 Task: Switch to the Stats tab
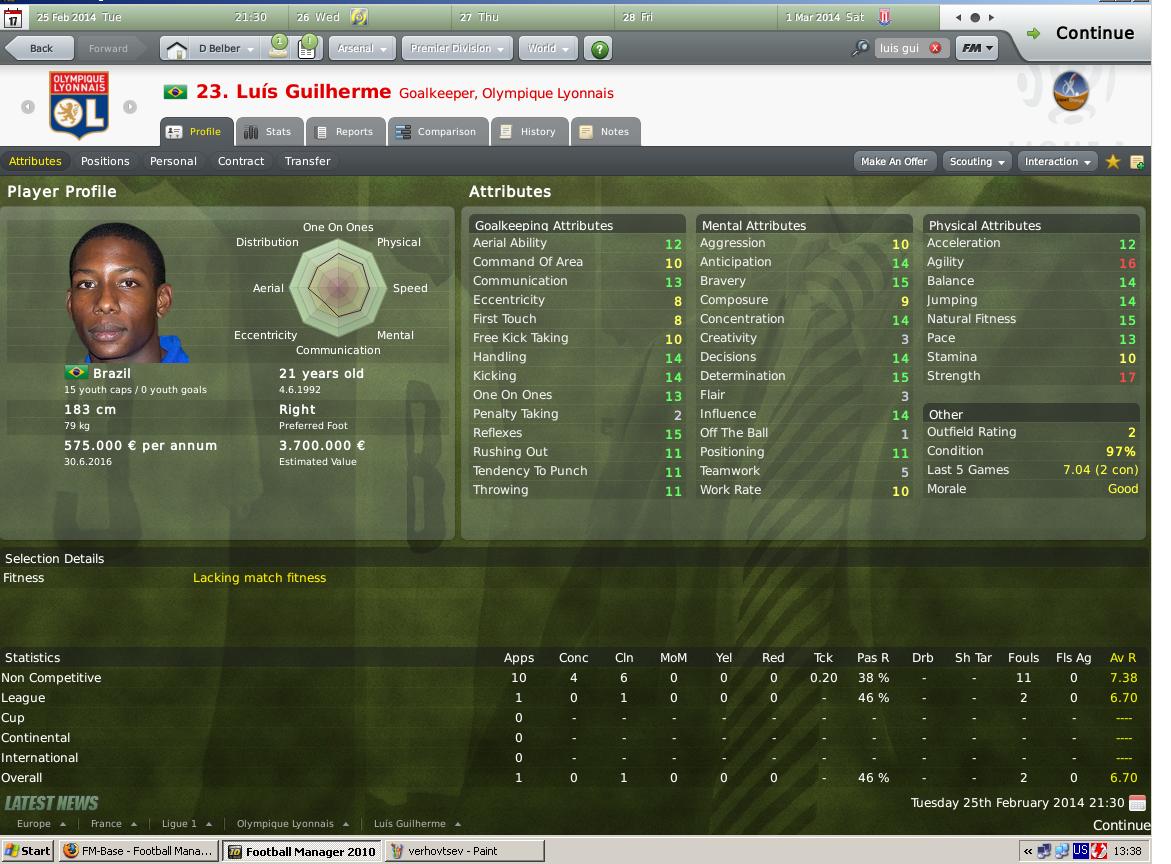(268, 132)
